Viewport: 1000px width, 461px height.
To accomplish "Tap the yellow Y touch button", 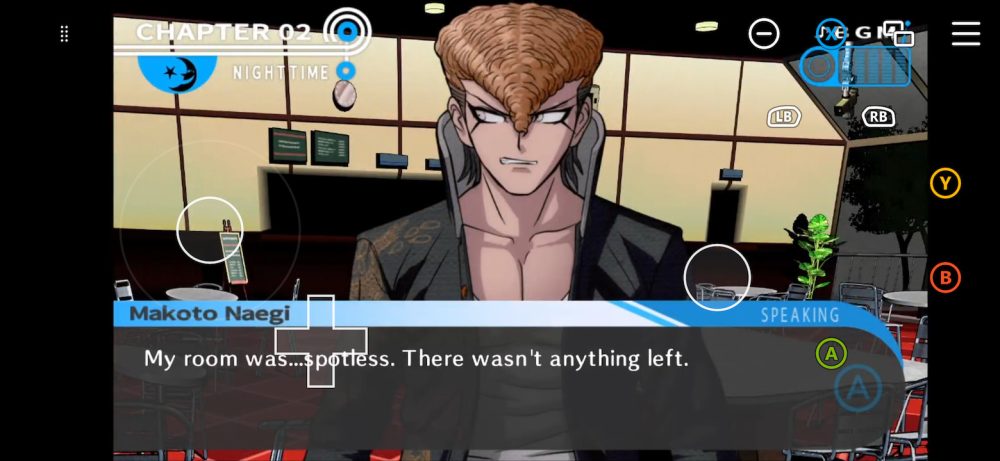I will tap(945, 183).
